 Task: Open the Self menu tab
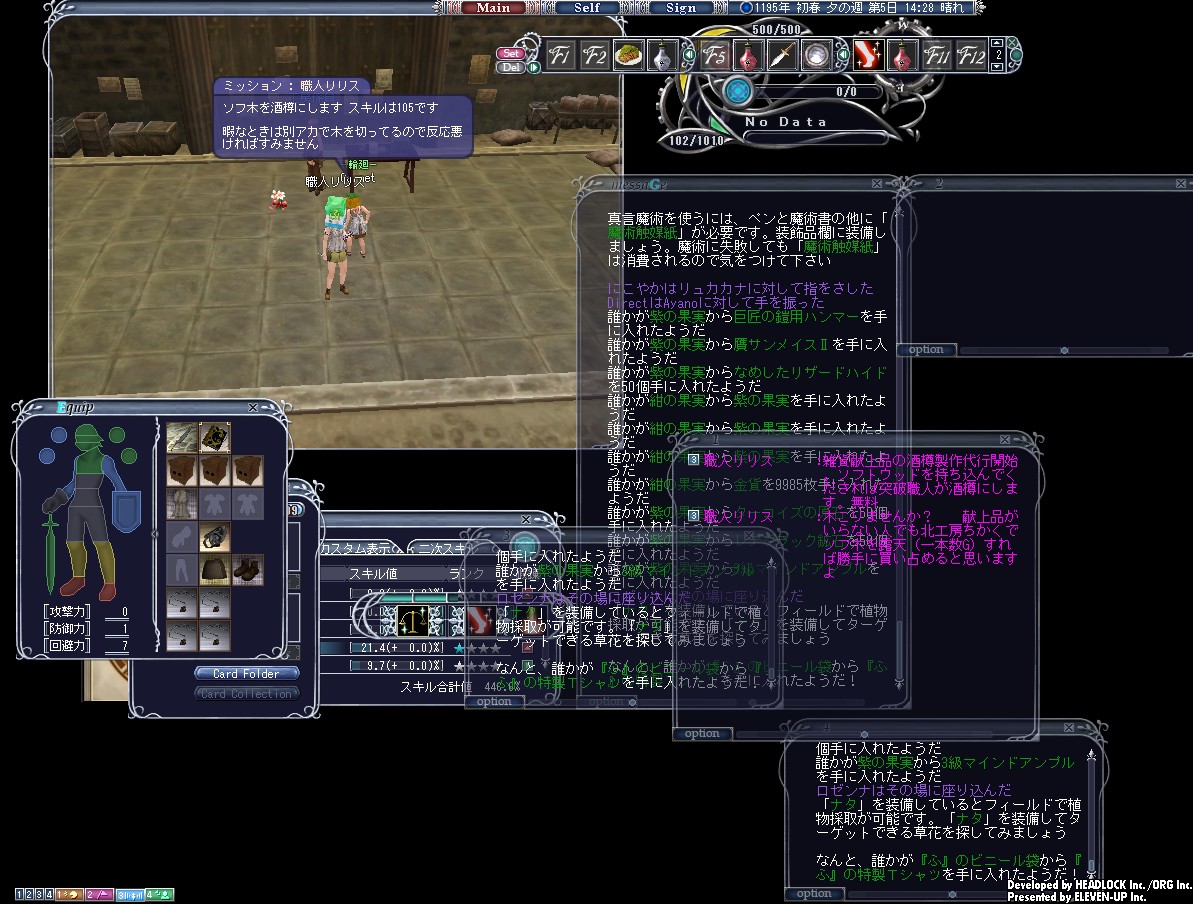point(587,8)
